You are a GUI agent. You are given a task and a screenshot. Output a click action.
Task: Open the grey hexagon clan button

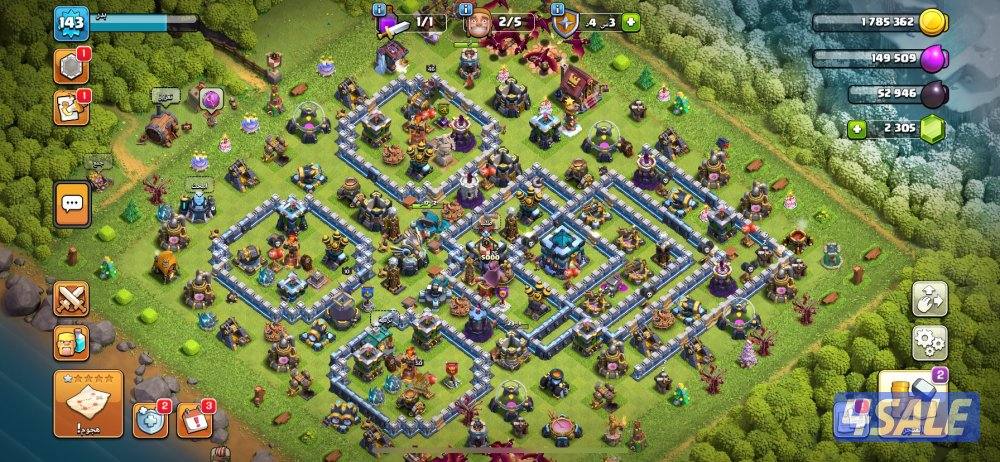[x=71, y=65]
